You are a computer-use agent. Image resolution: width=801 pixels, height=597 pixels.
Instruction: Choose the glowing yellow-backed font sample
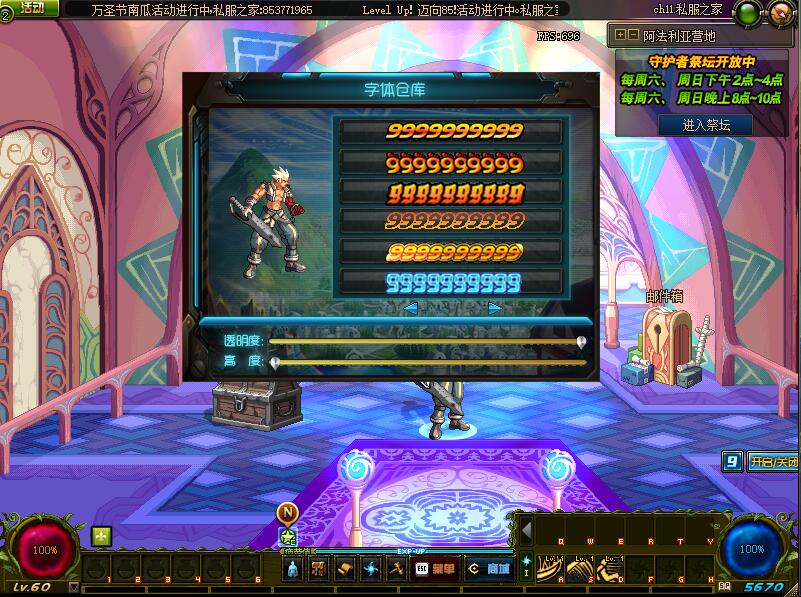tap(454, 251)
